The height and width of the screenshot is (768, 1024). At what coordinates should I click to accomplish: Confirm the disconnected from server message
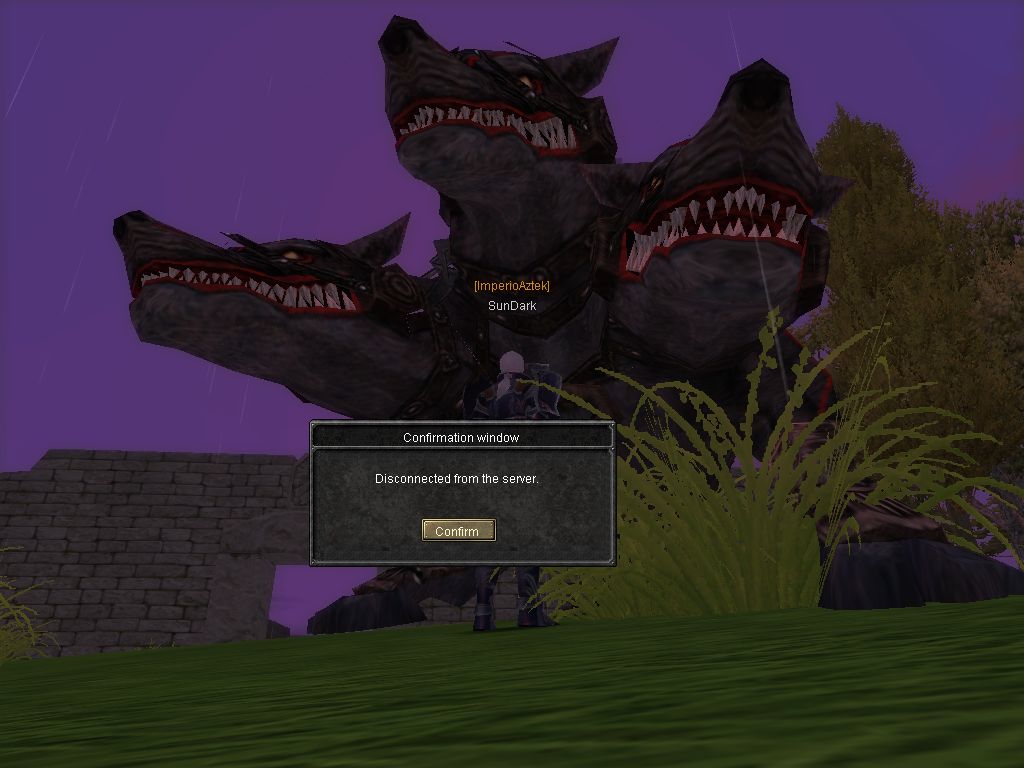click(458, 531)
